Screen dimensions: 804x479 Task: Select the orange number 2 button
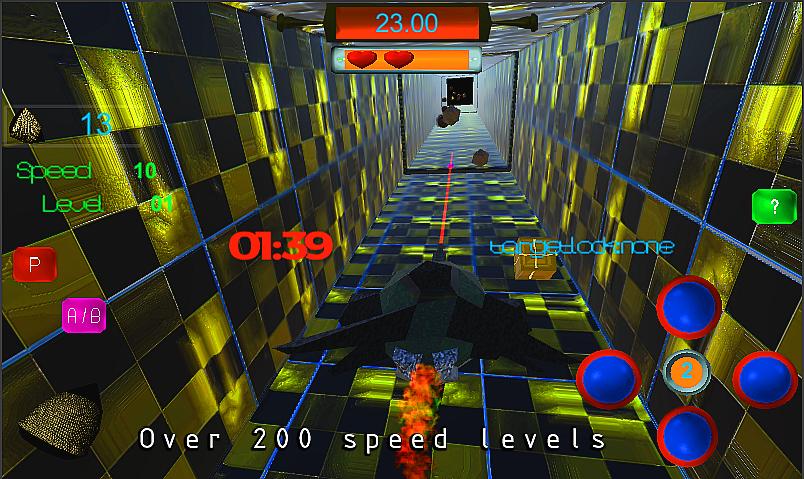tap(686, 373)
